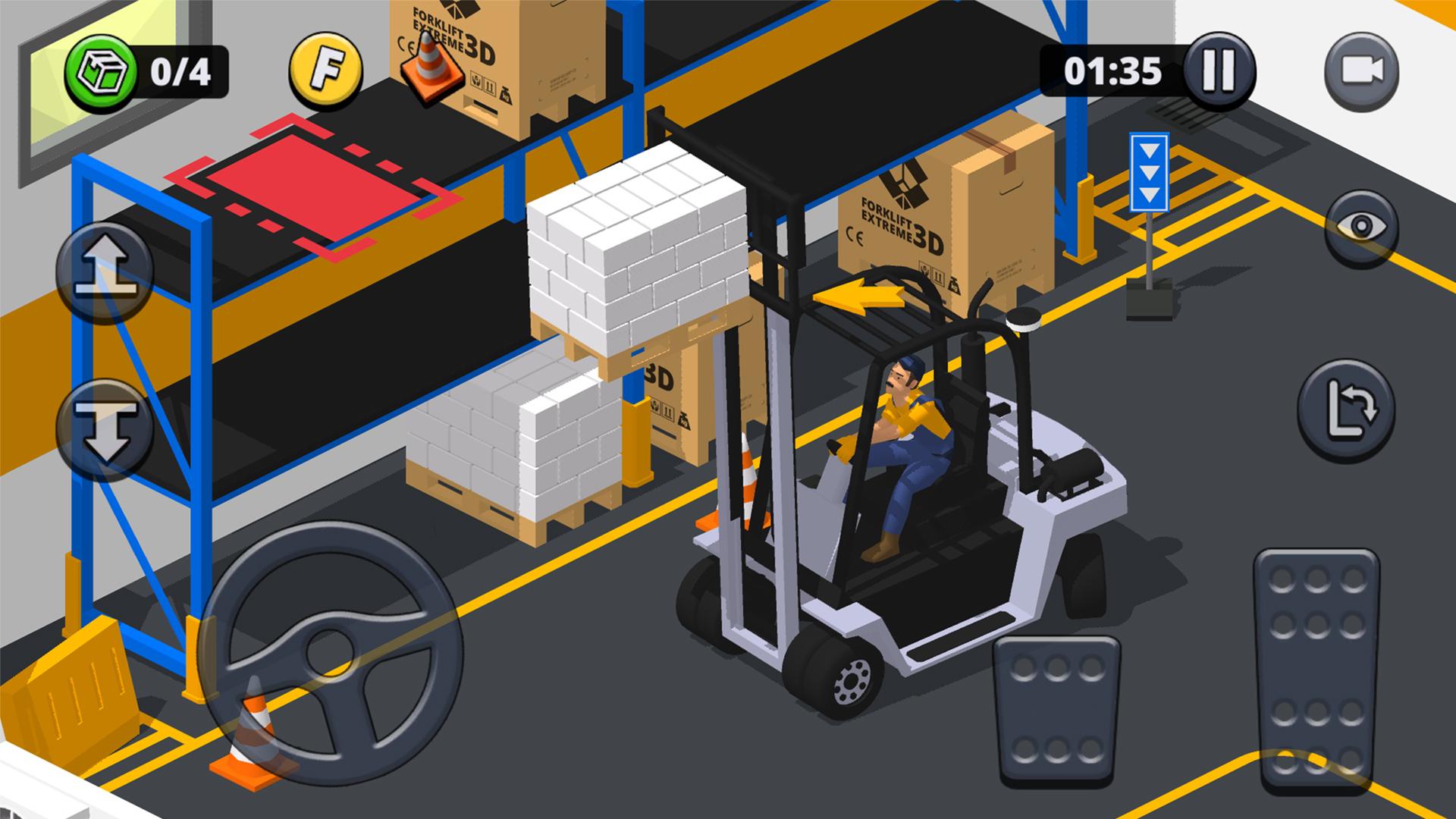Tap the stacked white brick pallet
The image size is (1456, 819).
637,250
